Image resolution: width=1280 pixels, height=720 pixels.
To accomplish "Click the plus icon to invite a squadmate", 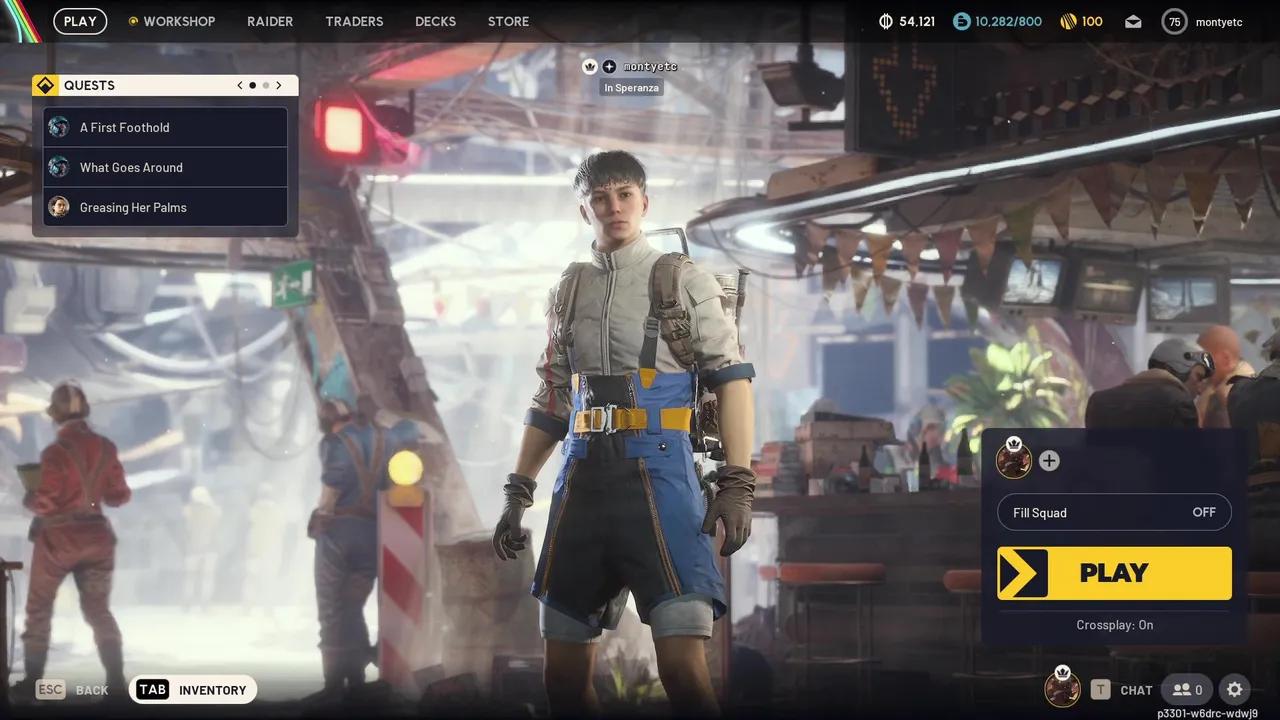I will click(1049, 460).
